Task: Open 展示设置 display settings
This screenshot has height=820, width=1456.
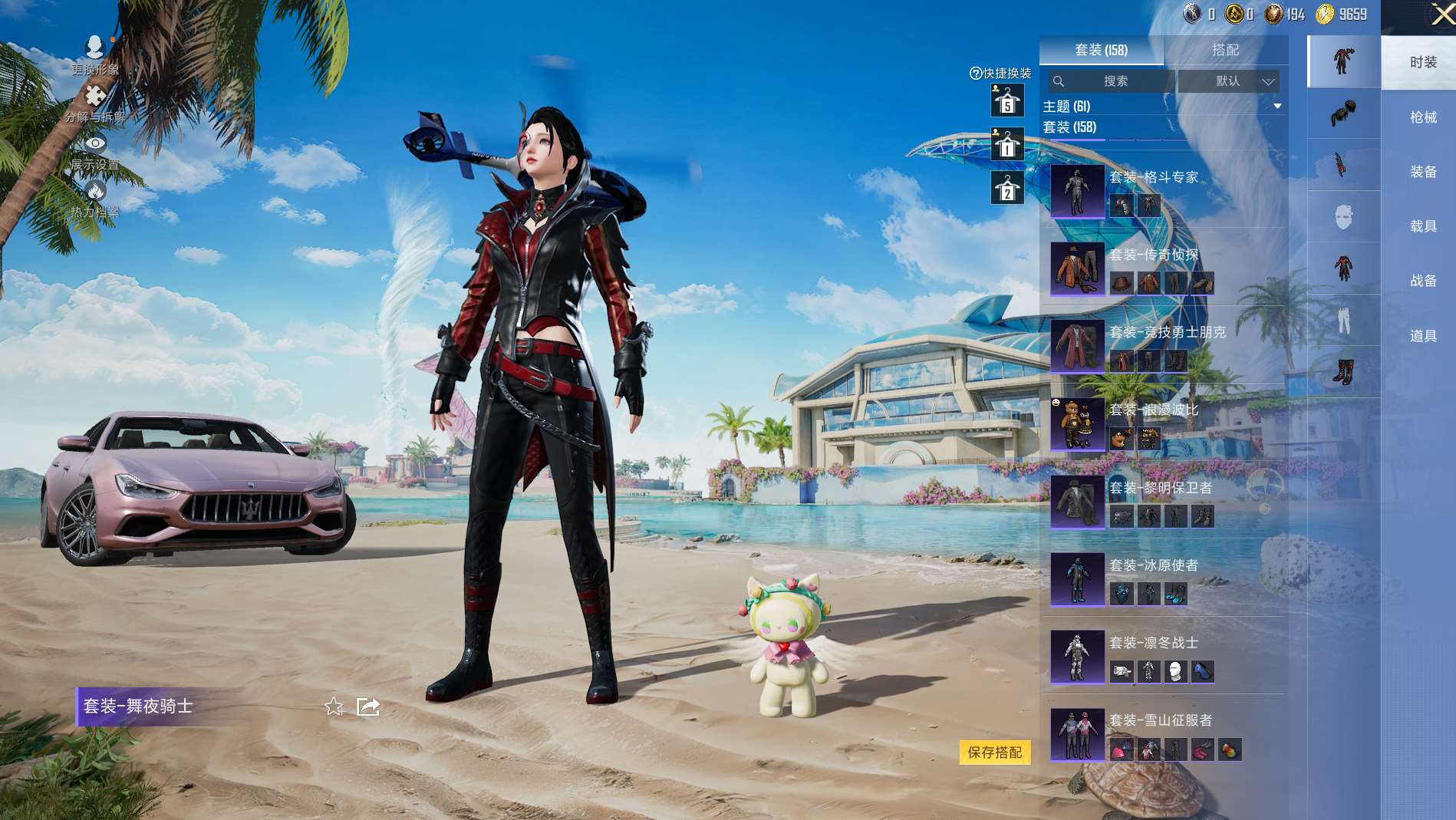Action: click(95, 151)
